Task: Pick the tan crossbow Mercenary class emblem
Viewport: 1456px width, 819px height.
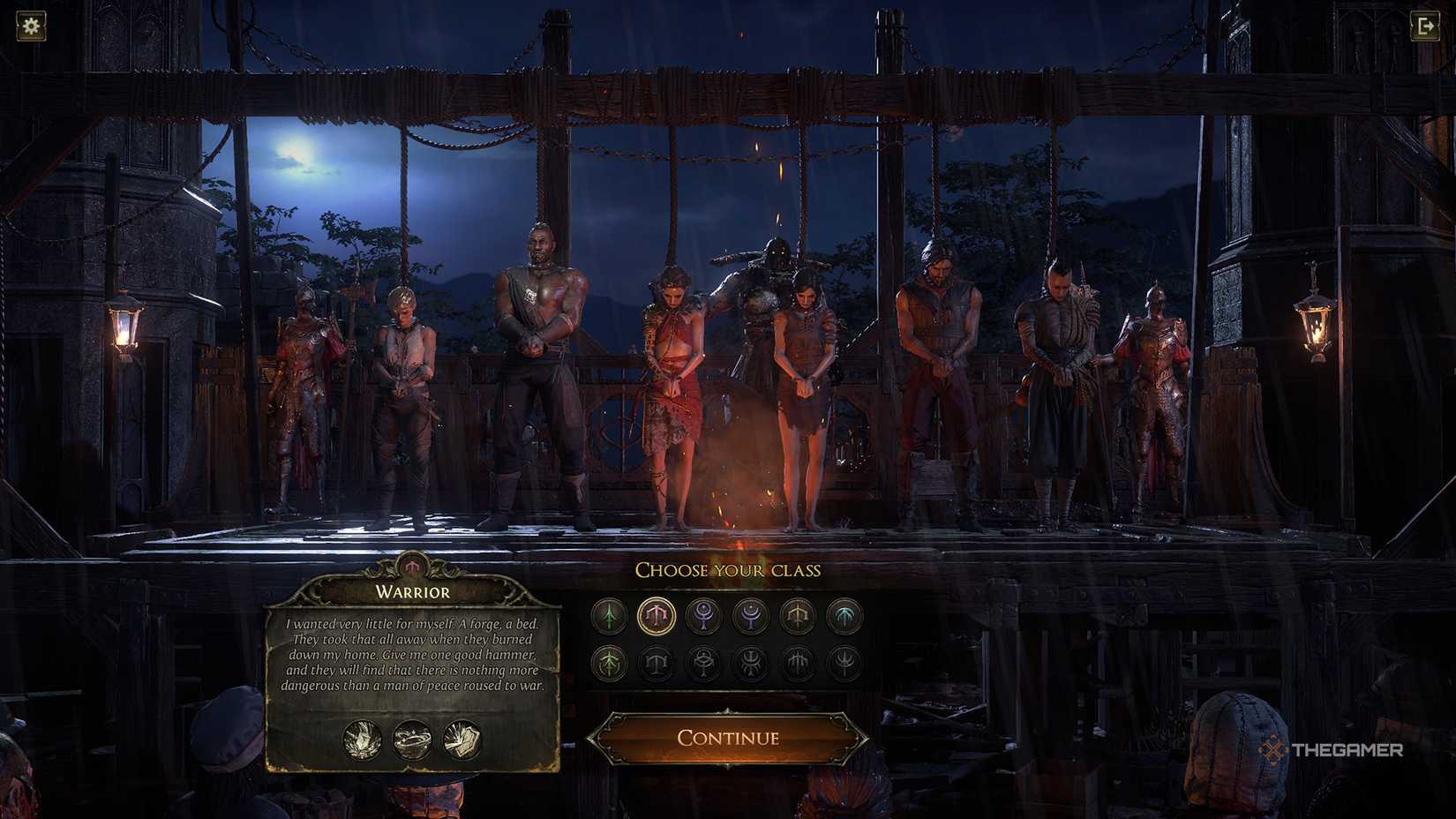Action: coord(798,615)
